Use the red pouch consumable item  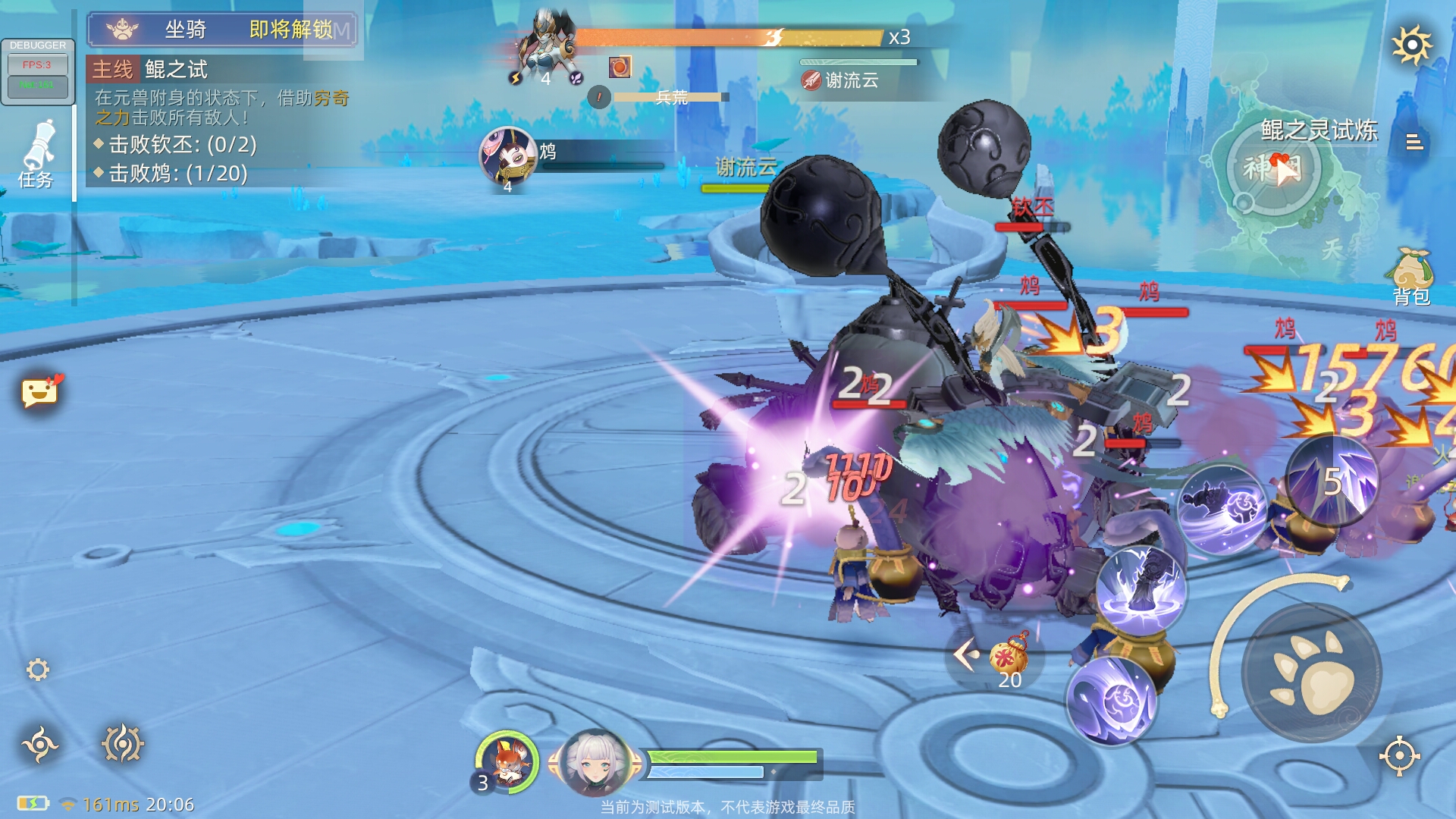[1009, 656]
